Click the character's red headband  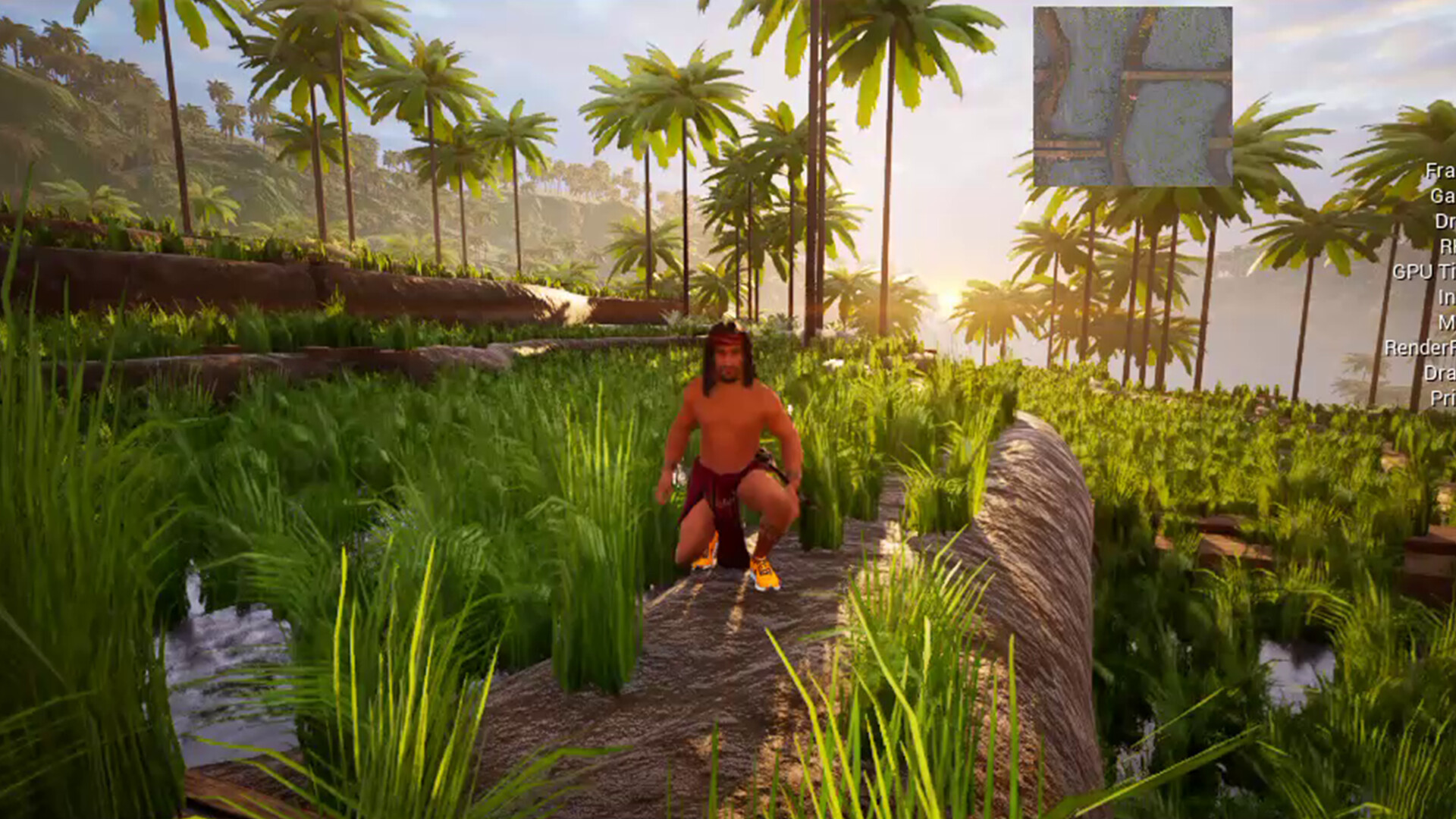726,337
